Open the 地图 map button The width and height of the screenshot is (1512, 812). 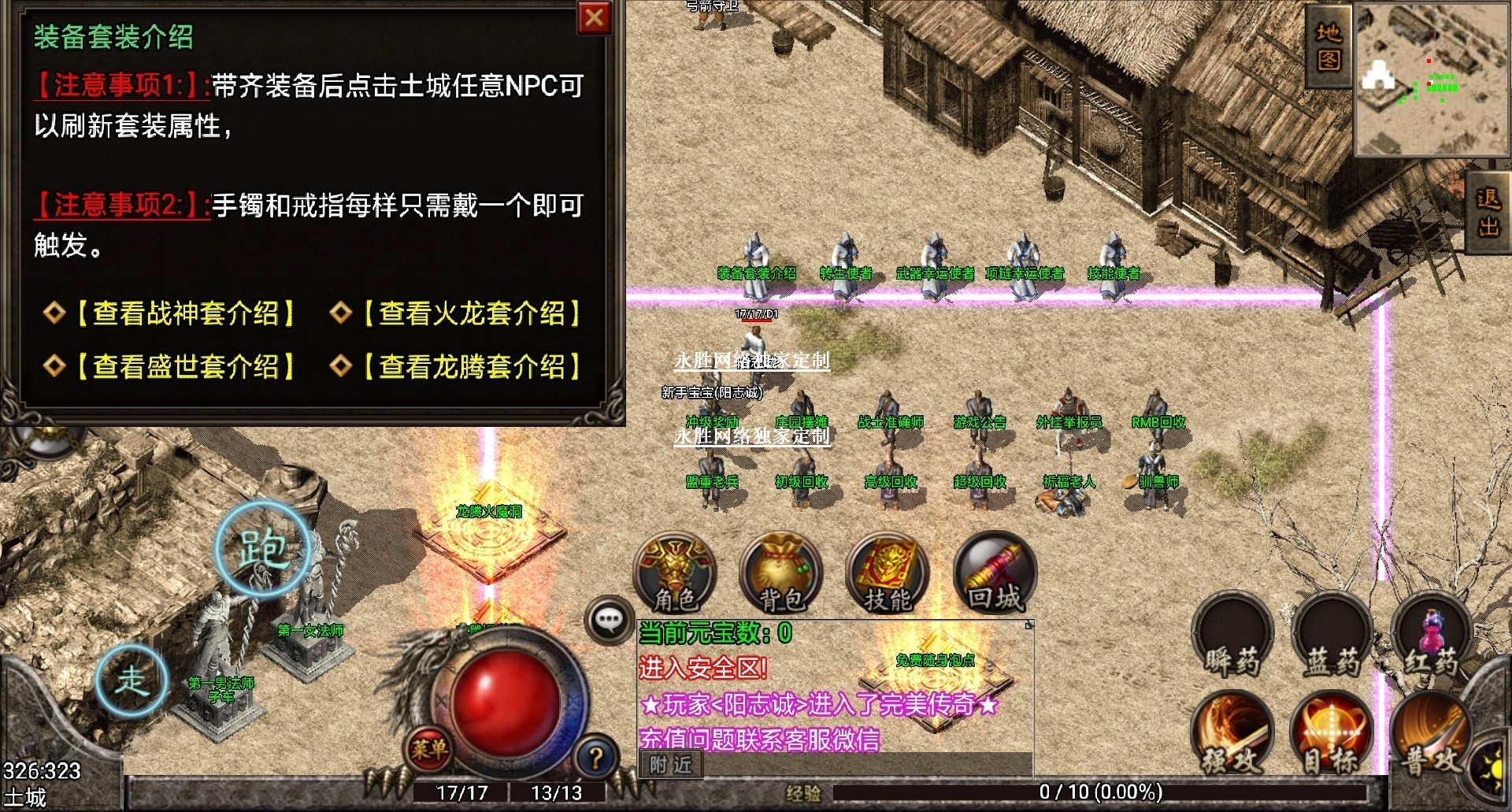click(x=1328, y=46)
